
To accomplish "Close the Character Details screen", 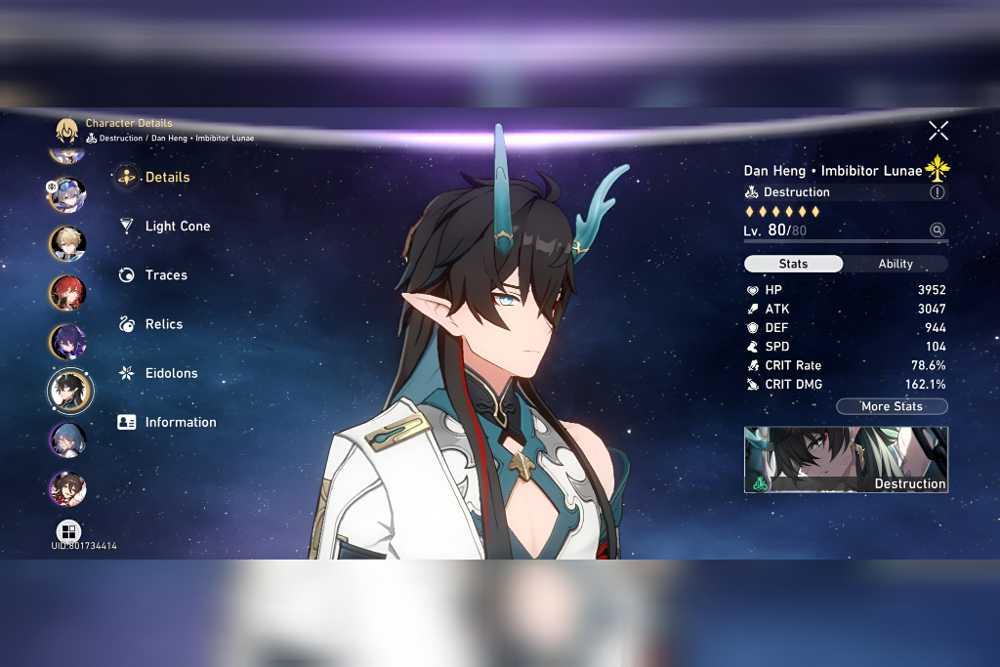I will [938, 130].
